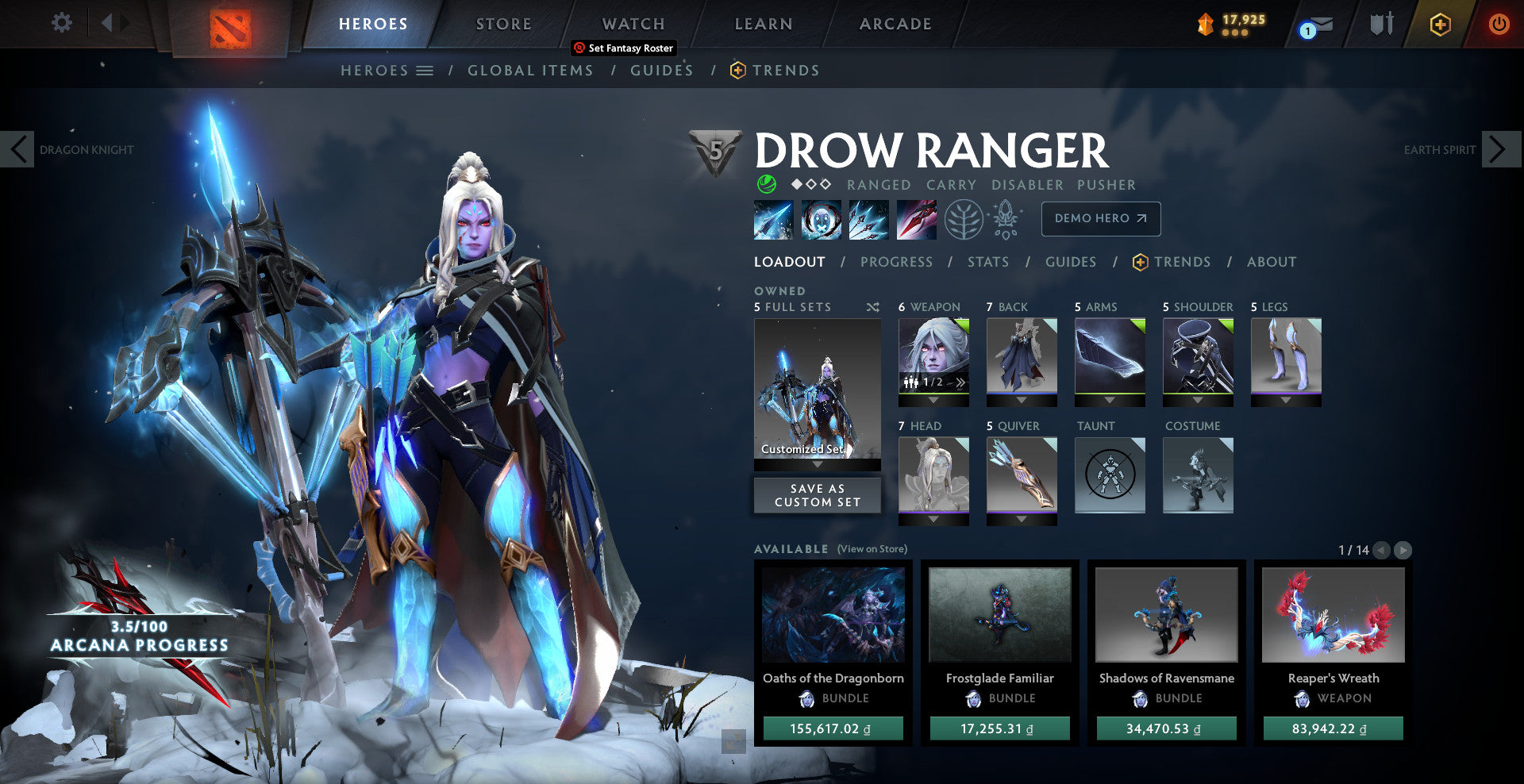Open the Arcade menu
The height and width of the screenshot is (784, 1524).
point(895,24)
